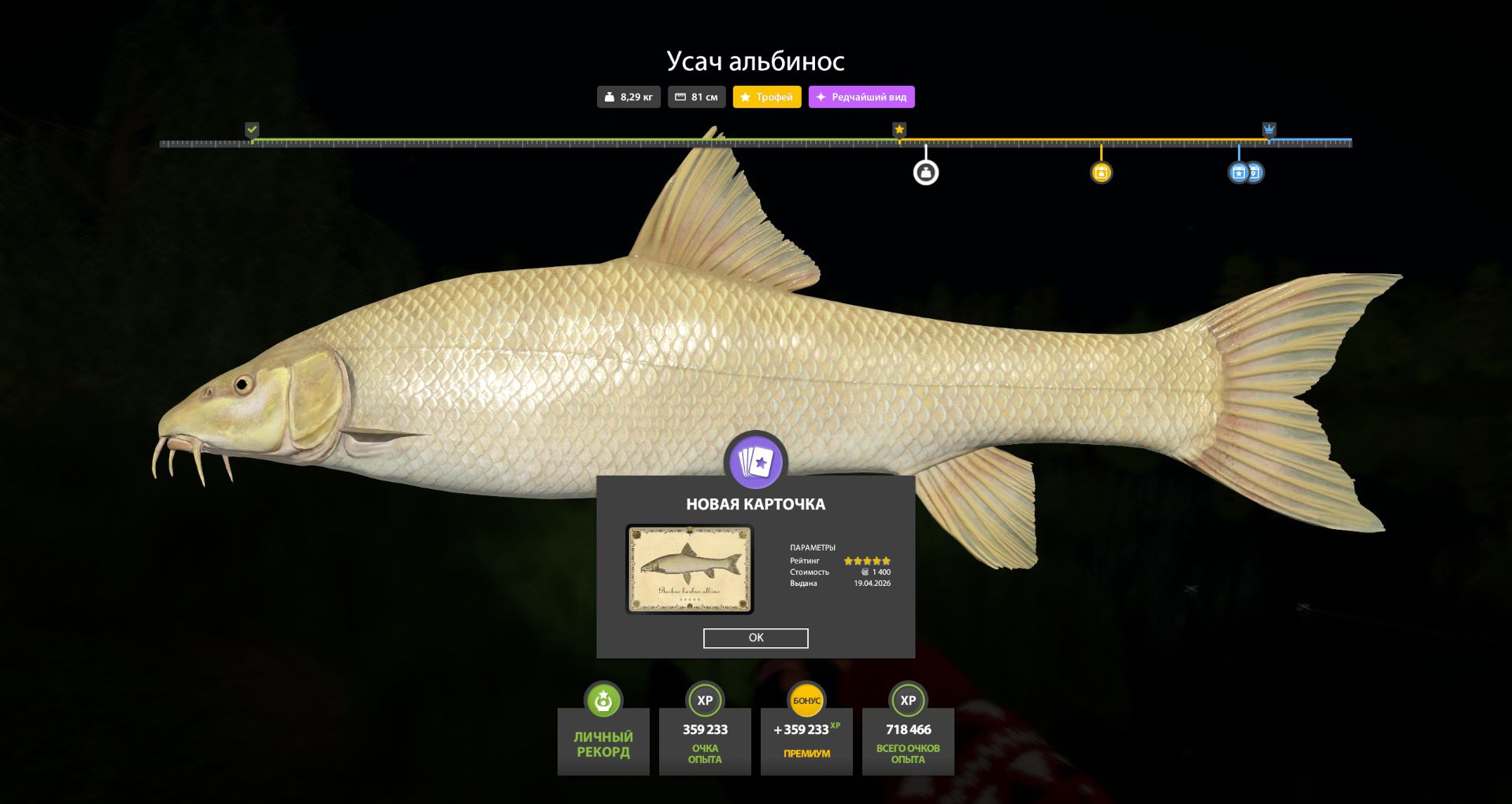This screenshot has width=1512, height=804.
Task: Click the blue crown marker on the scale
Action: (1269, 129)
